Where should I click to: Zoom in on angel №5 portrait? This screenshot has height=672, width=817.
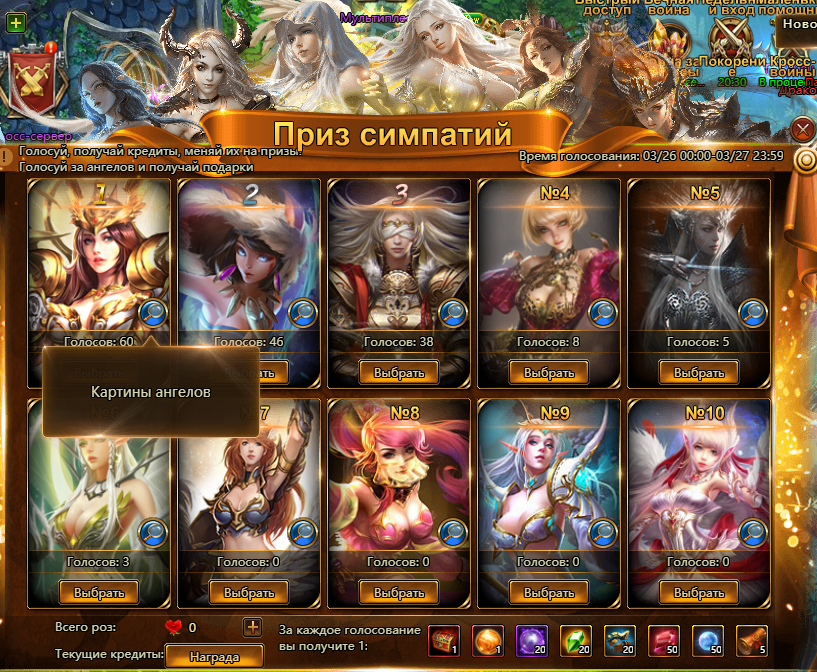click(751, 313)
